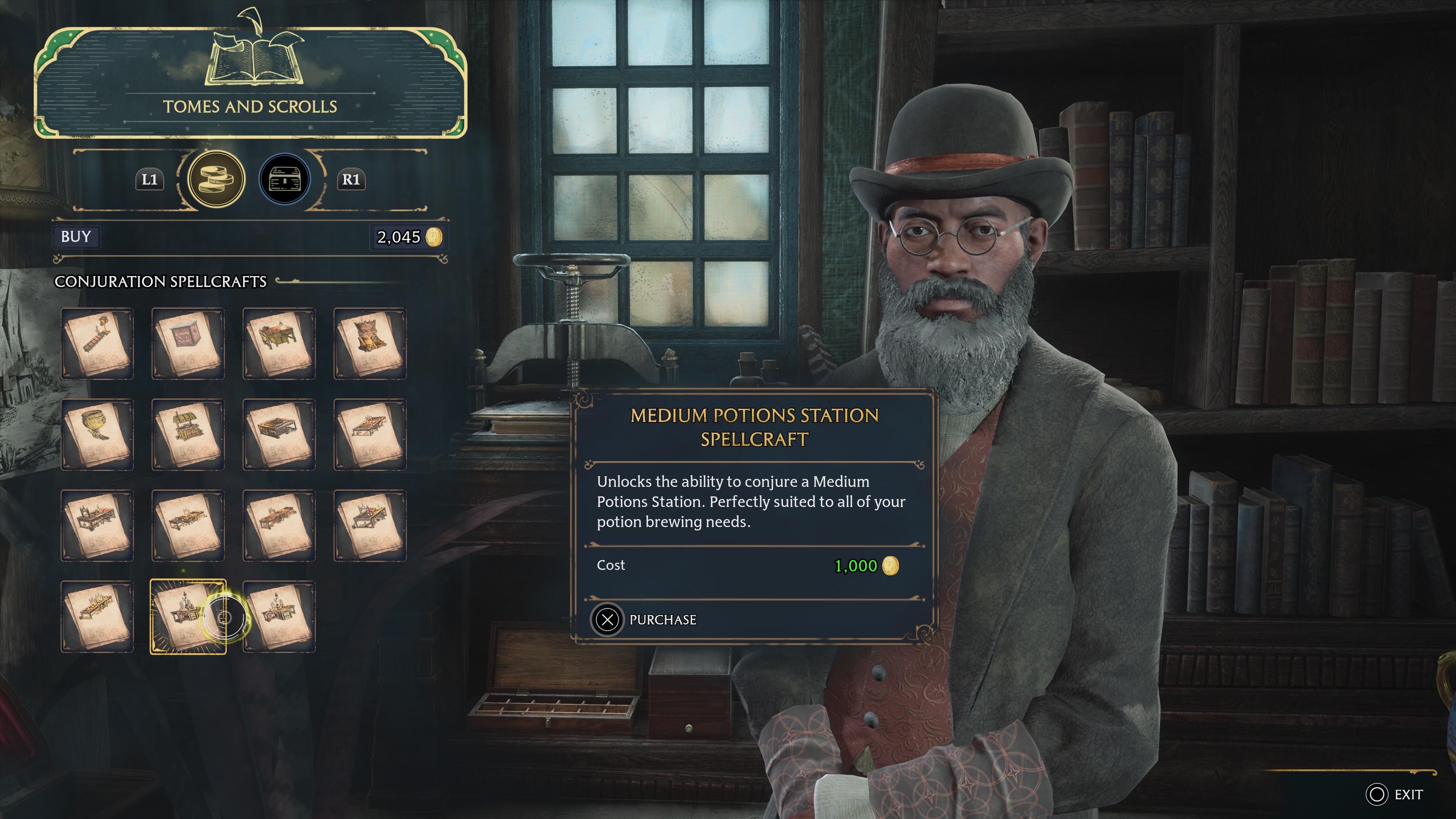Pick the long ramp track spellcraft scroll
The width and height of the screenshot is (1456, 819).
(97, 344)
